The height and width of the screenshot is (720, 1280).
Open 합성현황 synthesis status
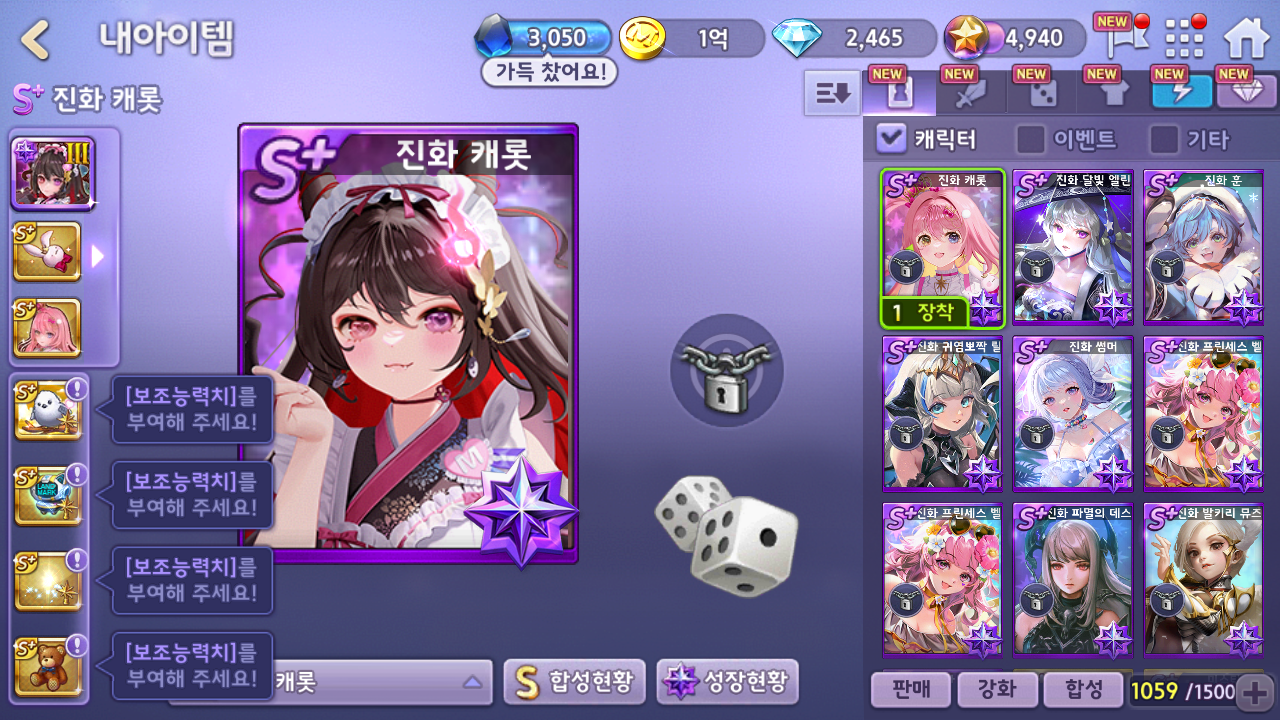tap(575, 682)
